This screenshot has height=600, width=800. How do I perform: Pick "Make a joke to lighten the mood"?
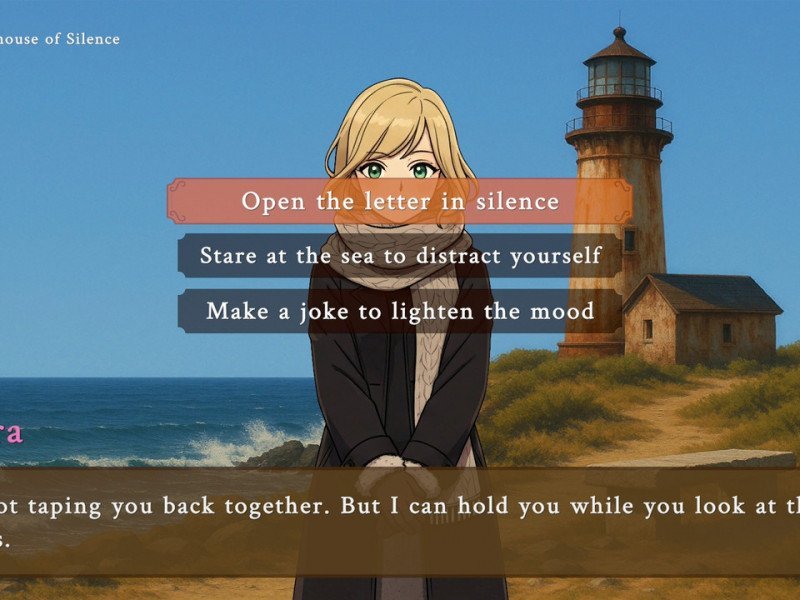coord(400,310)
